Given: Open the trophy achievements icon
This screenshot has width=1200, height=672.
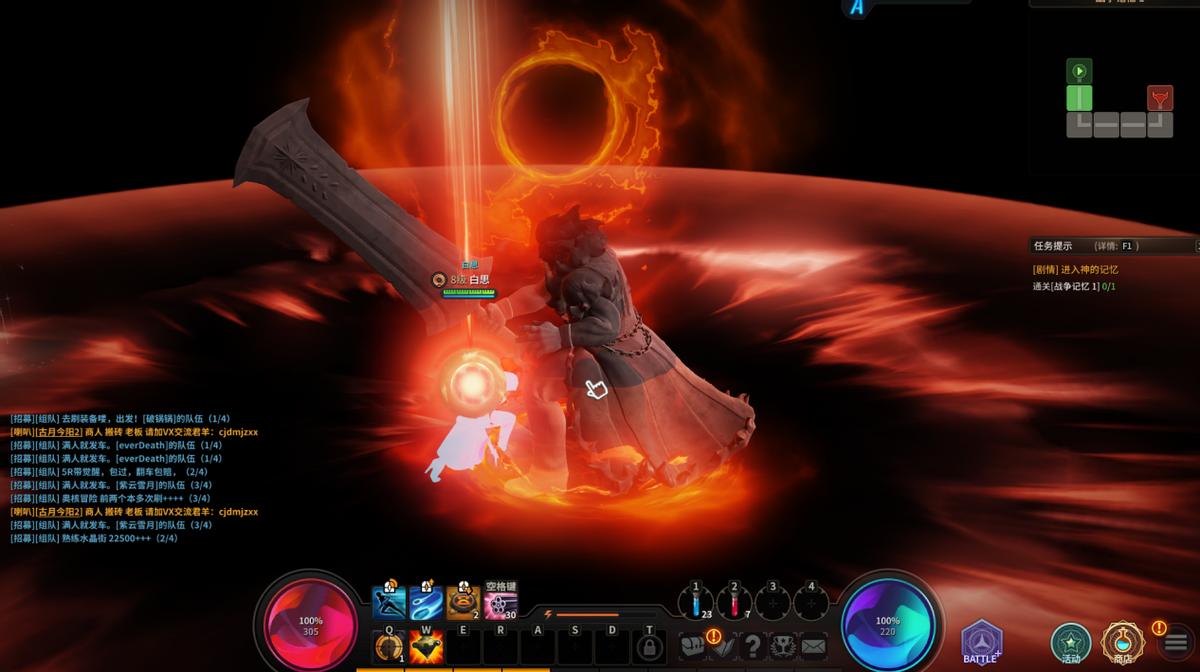Looking at the screenshot, I should tap(784, 646).
